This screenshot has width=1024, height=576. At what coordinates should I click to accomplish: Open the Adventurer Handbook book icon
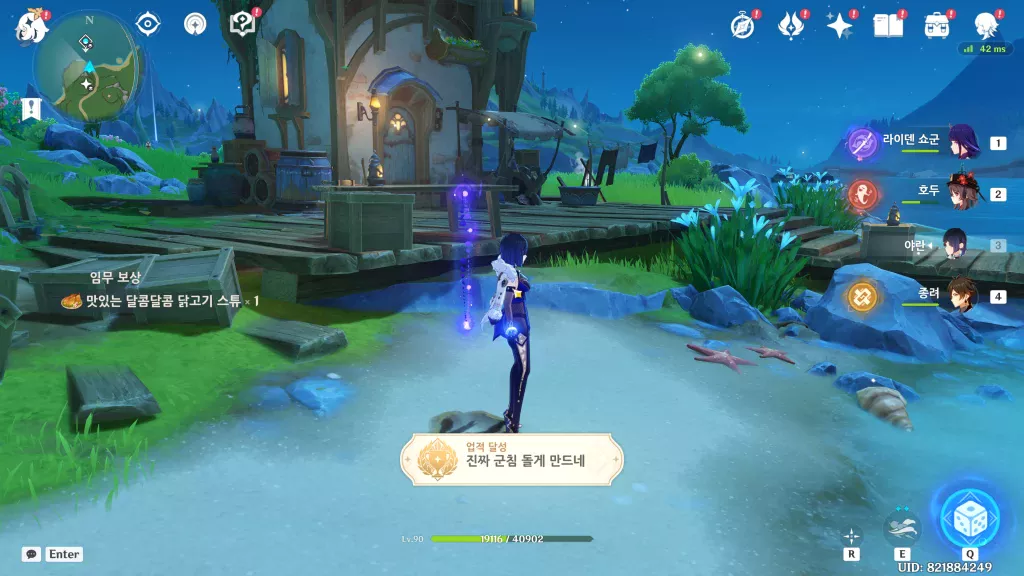tap(887, 25)
